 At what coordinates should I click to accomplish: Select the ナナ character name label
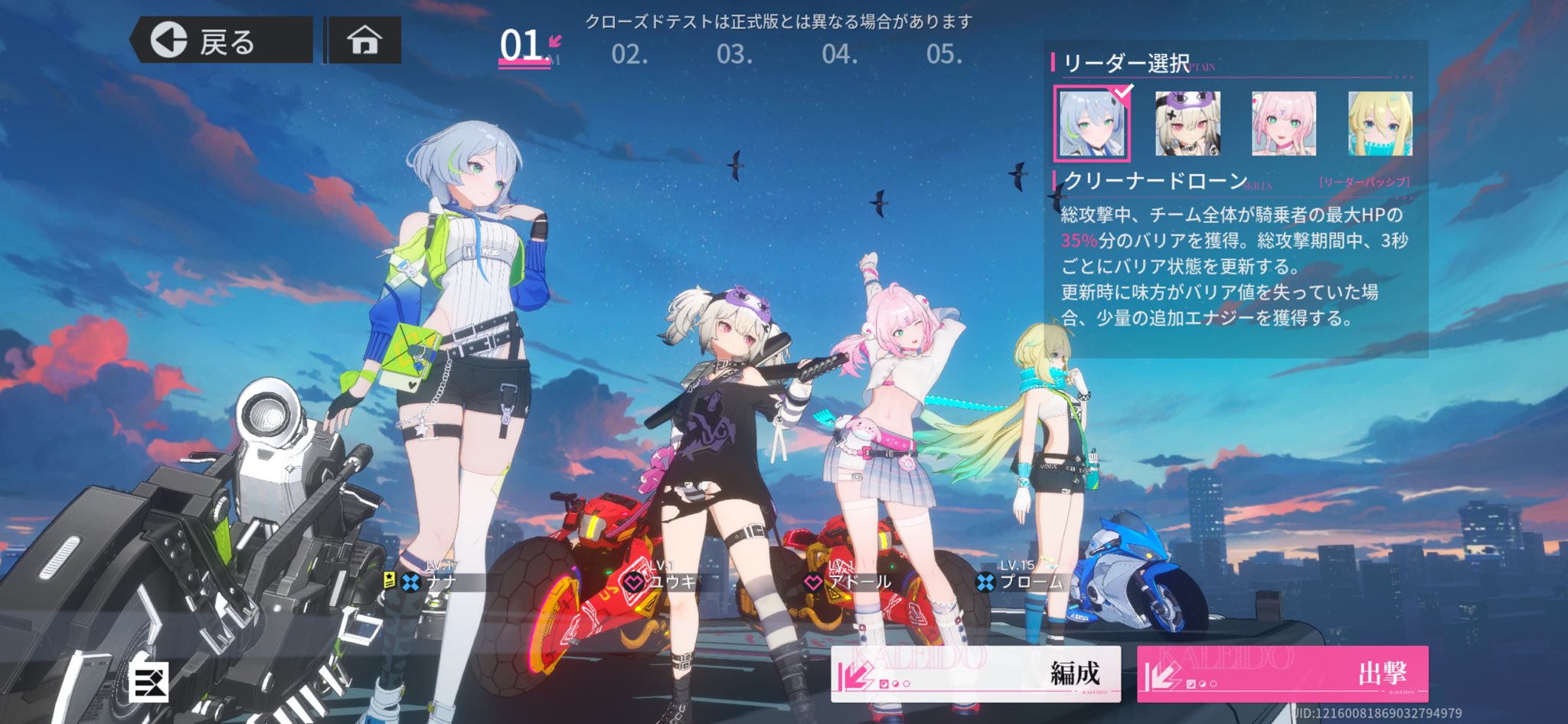click(x=441, y=582)
